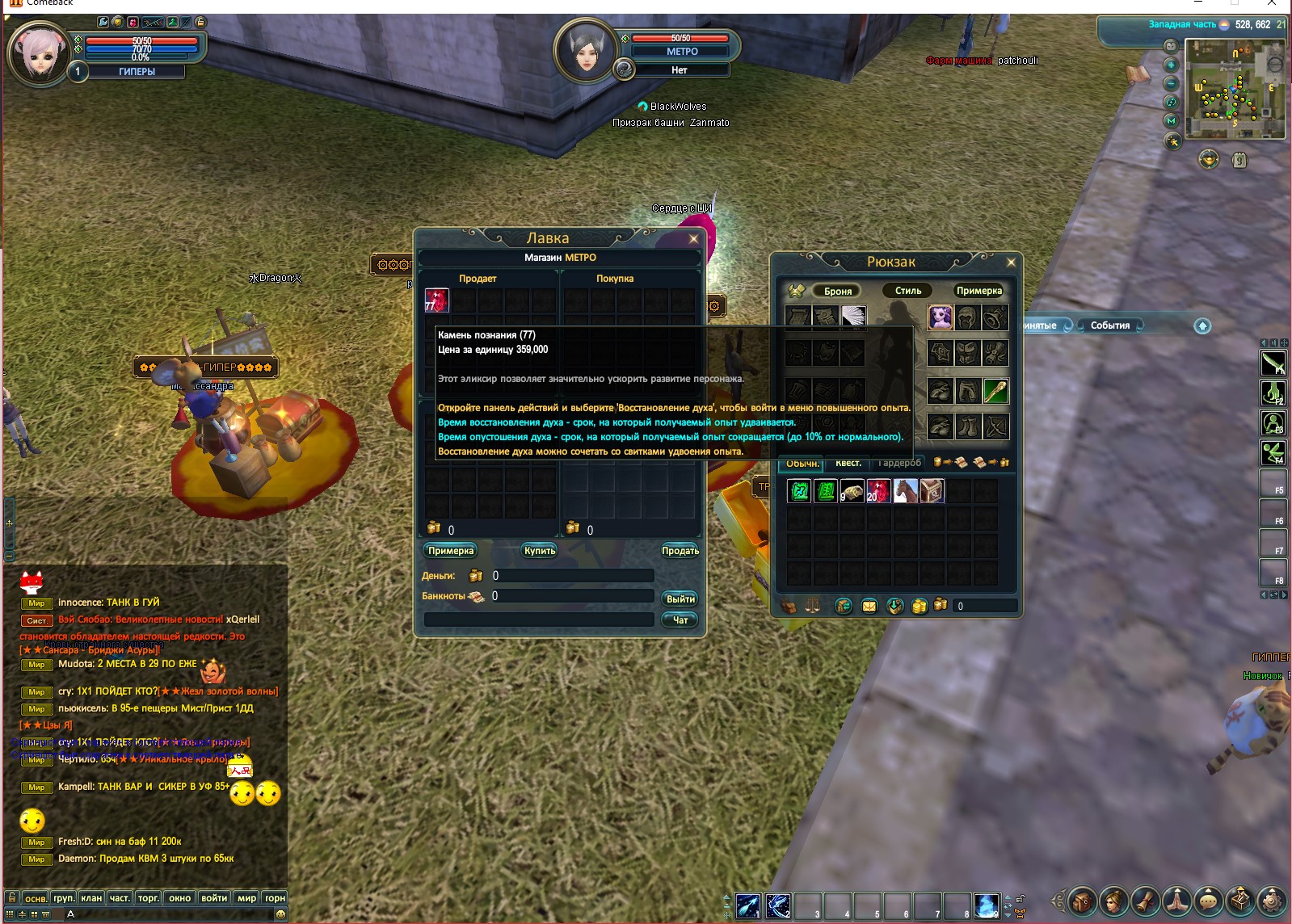Select the Камень познания item for sale

(x=437, y=300)
